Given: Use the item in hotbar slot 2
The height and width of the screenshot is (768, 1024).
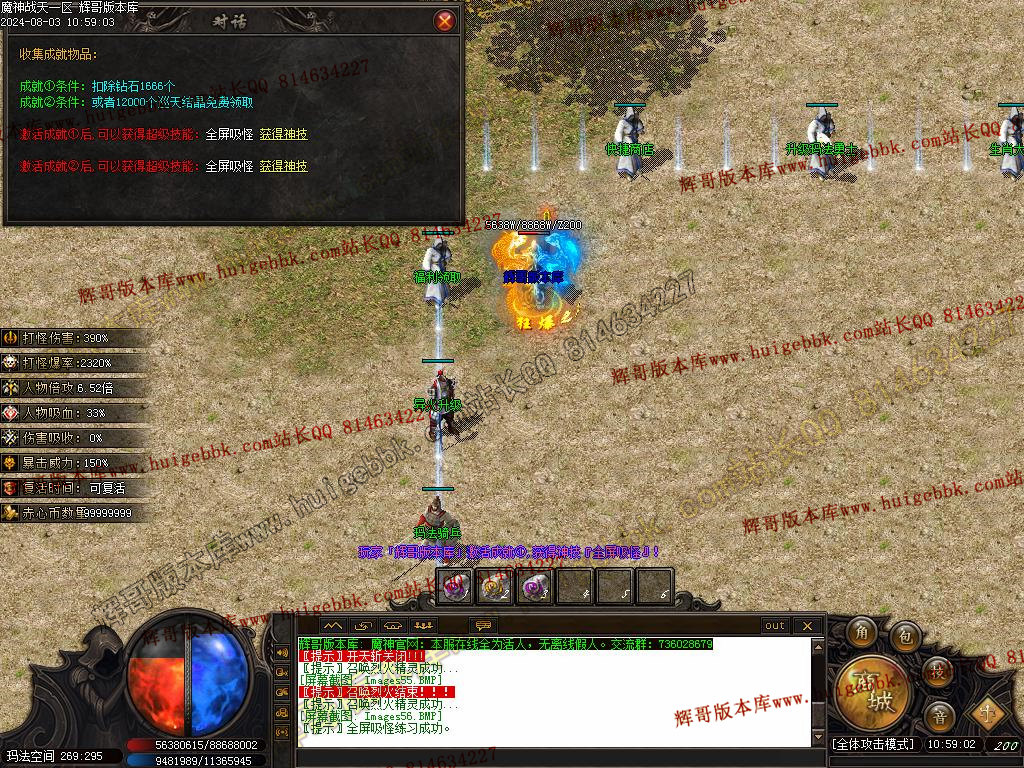Looking at the screenshot, I should pos(492,587).
